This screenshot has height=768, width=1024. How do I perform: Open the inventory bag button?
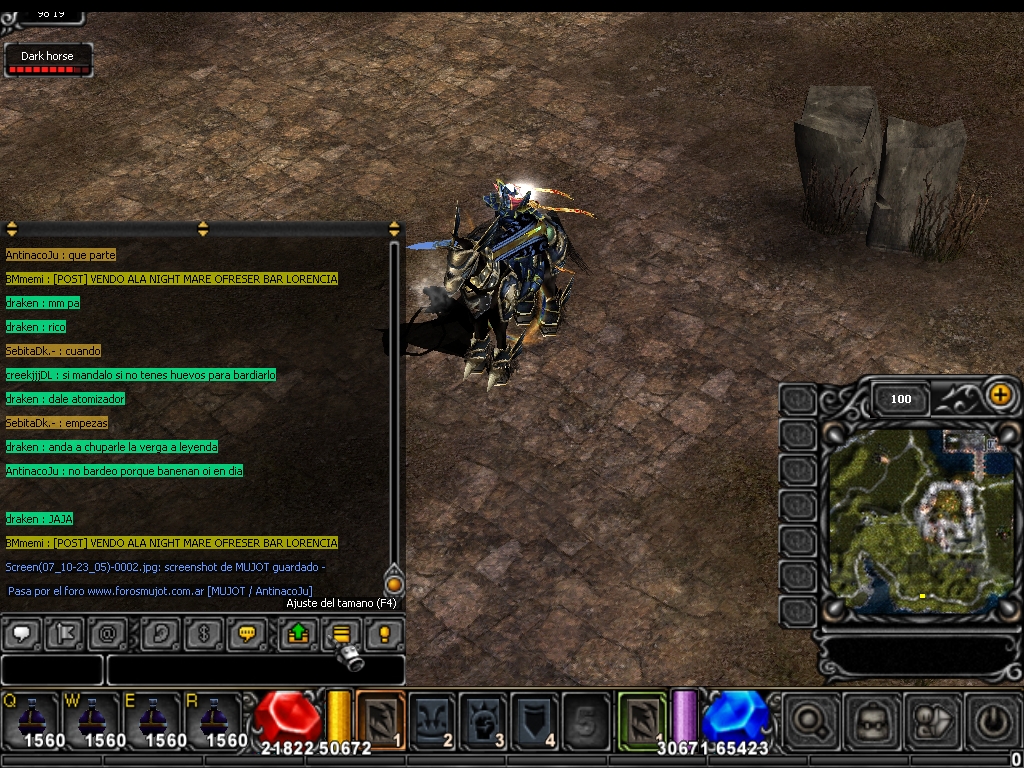pyautogui.click(x=871, y=720)
